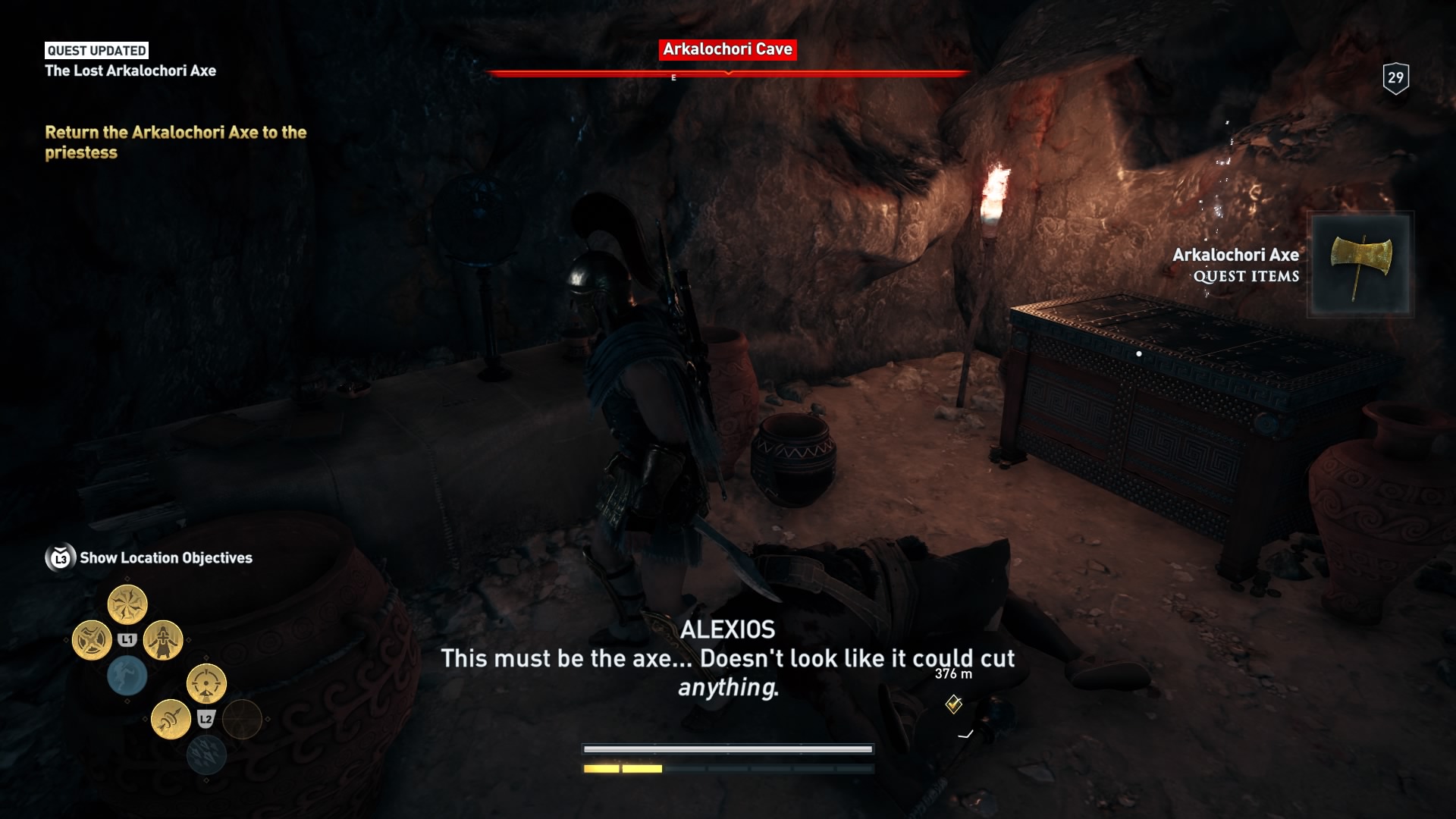Screen dimensions: 1456x819
Task: Open the L2 ability set selector
Action: [206, 718]
